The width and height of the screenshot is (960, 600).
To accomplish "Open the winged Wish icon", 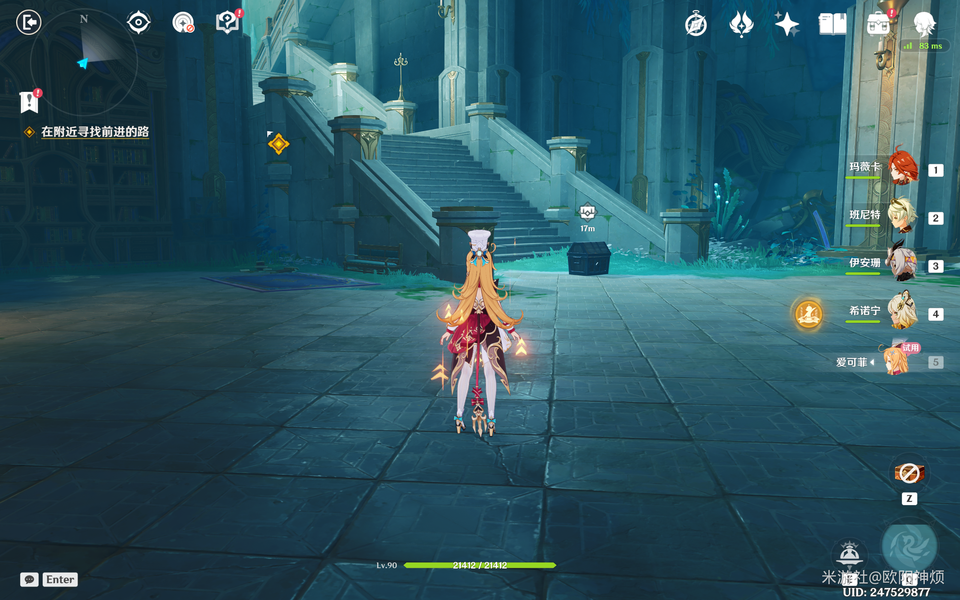I will point(741,24).
